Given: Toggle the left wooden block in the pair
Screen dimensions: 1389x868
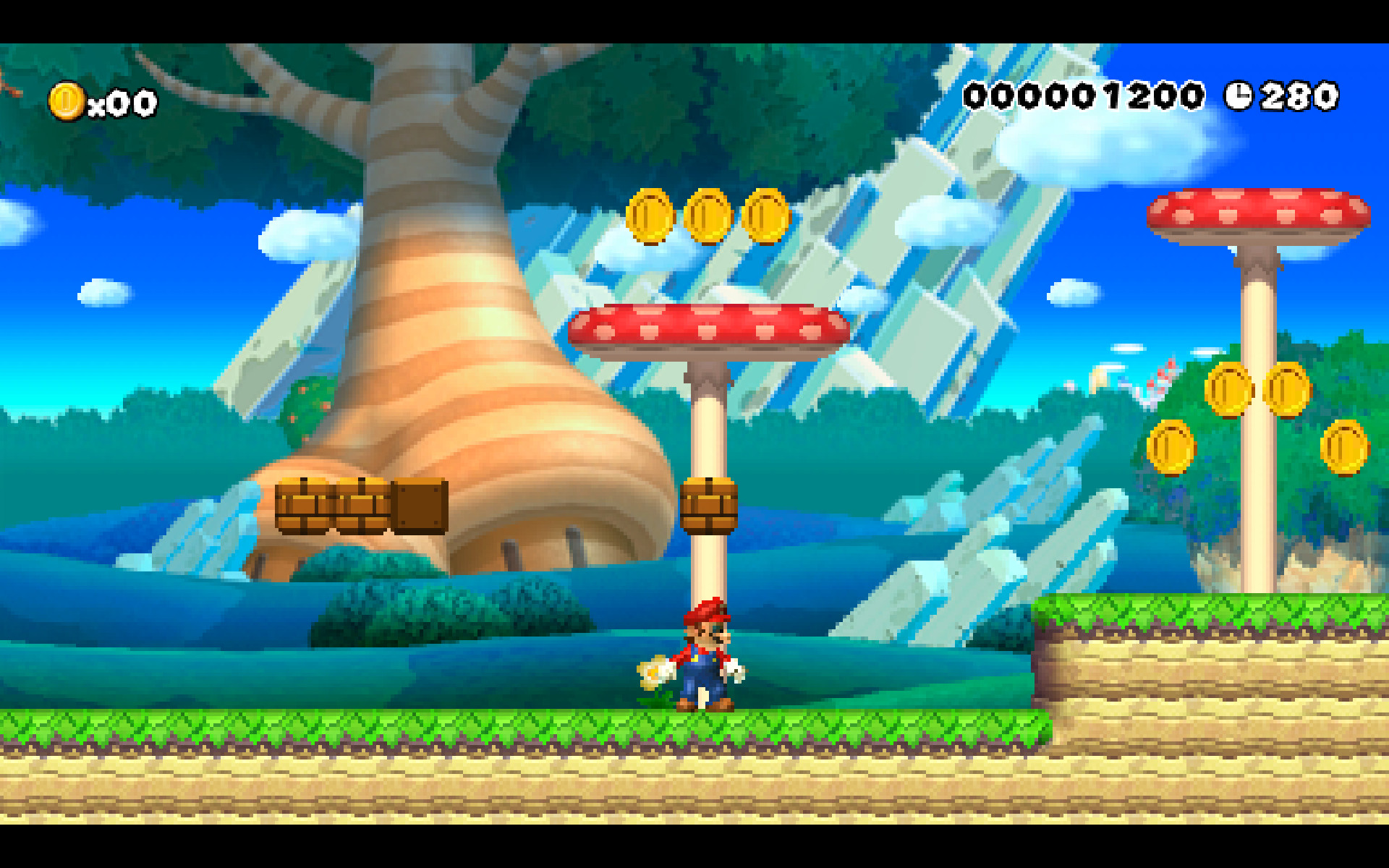Looking at the screenshot, I should pos(304,506).
